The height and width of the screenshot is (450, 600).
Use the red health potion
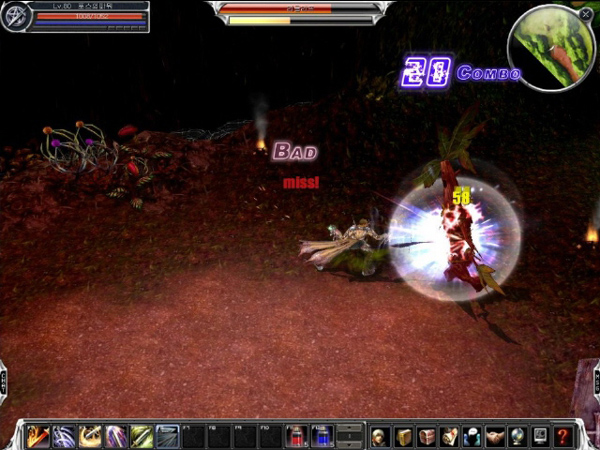pos(297,436)
